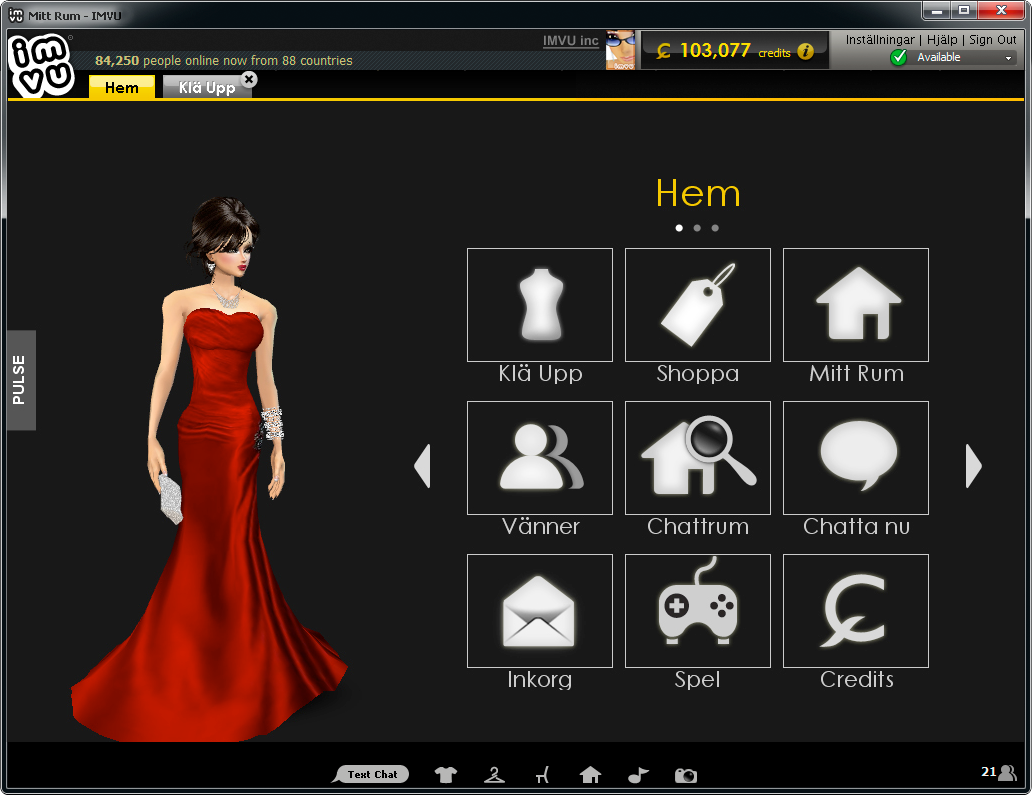
Task: Open Inställningar settings link
Action: click(x=880, y=40)
